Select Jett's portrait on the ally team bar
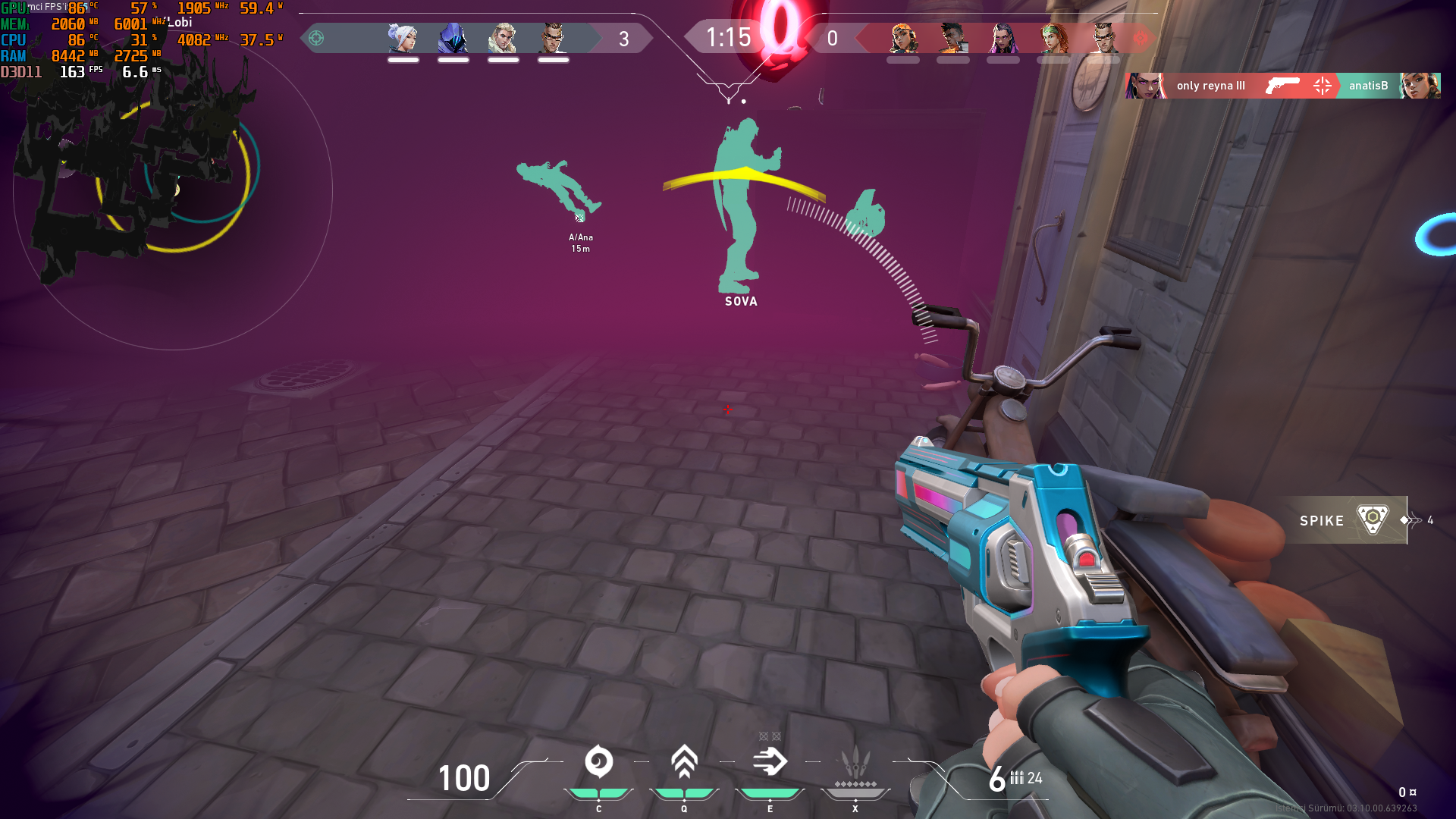Image resolution: width=1456 pixels, height=819 pixels. 403,38
